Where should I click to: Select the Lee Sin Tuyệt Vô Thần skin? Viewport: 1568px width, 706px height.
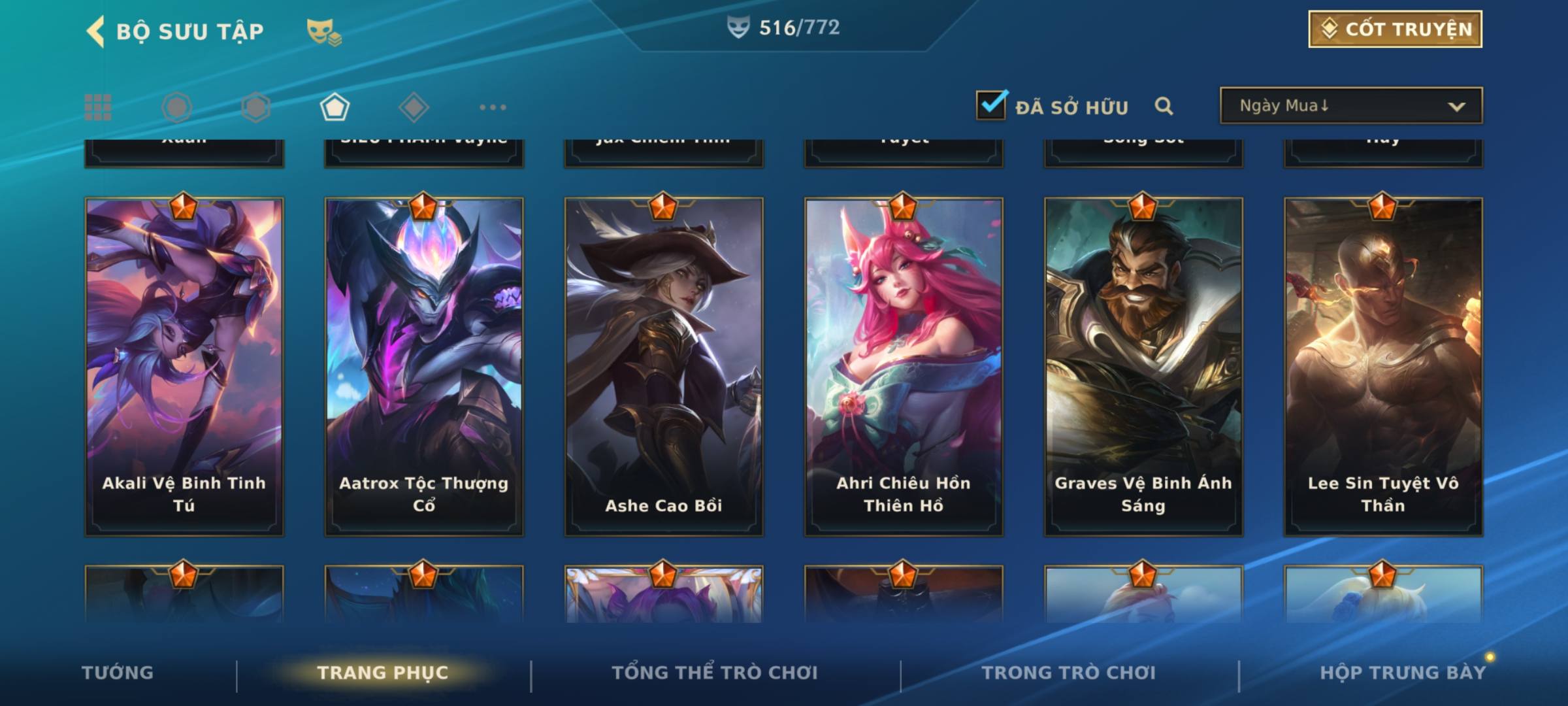1383,366
